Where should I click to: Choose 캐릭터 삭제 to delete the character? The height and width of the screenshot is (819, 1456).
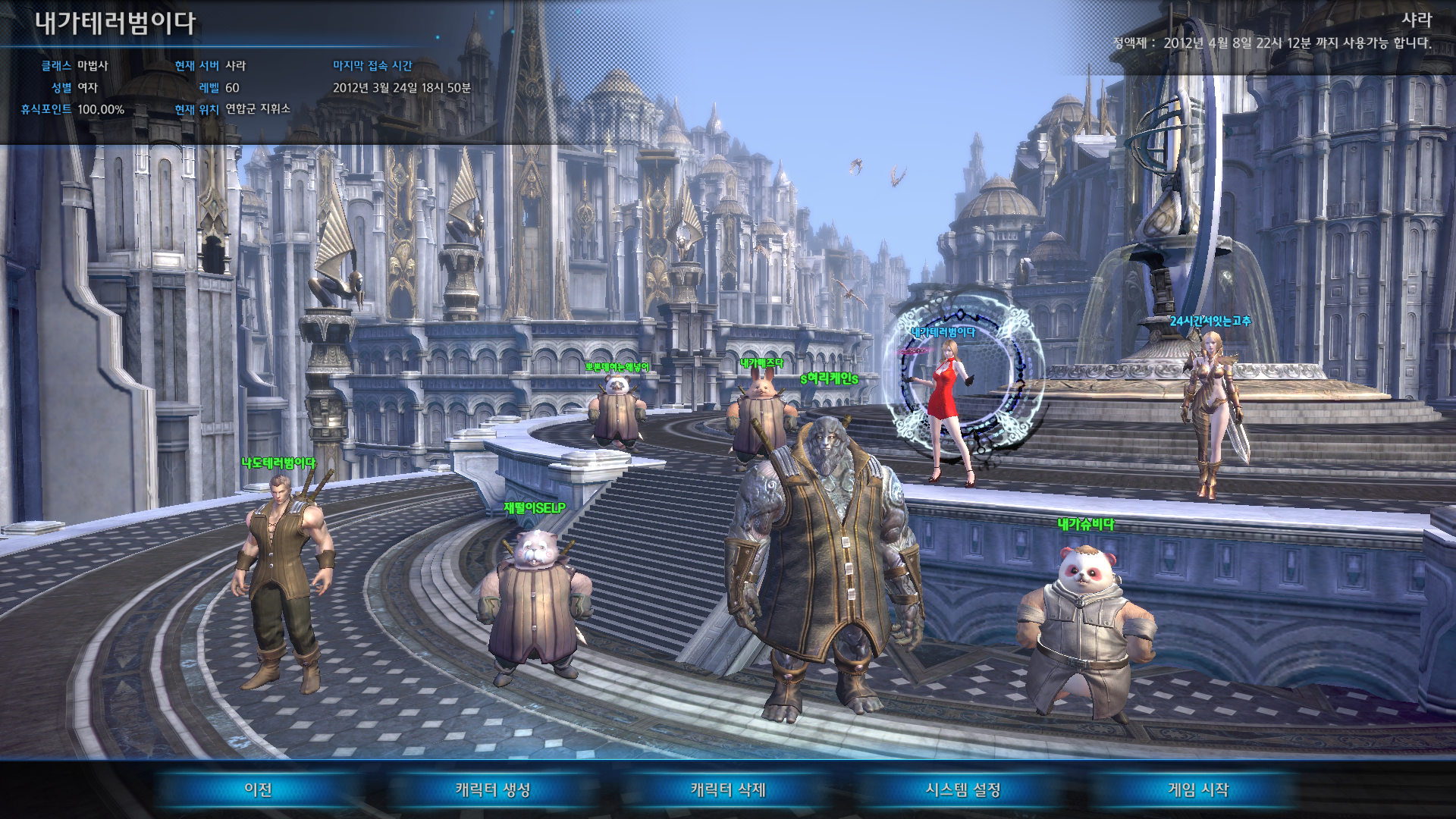point(728,789)
